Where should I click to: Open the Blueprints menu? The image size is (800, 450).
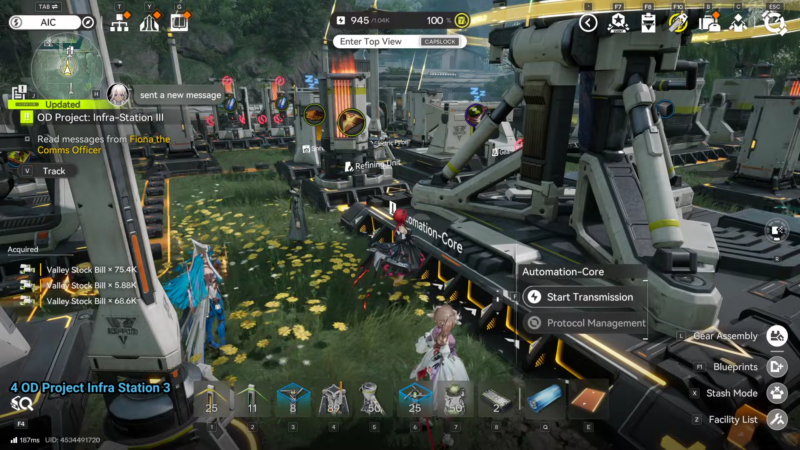pos(776,367)
